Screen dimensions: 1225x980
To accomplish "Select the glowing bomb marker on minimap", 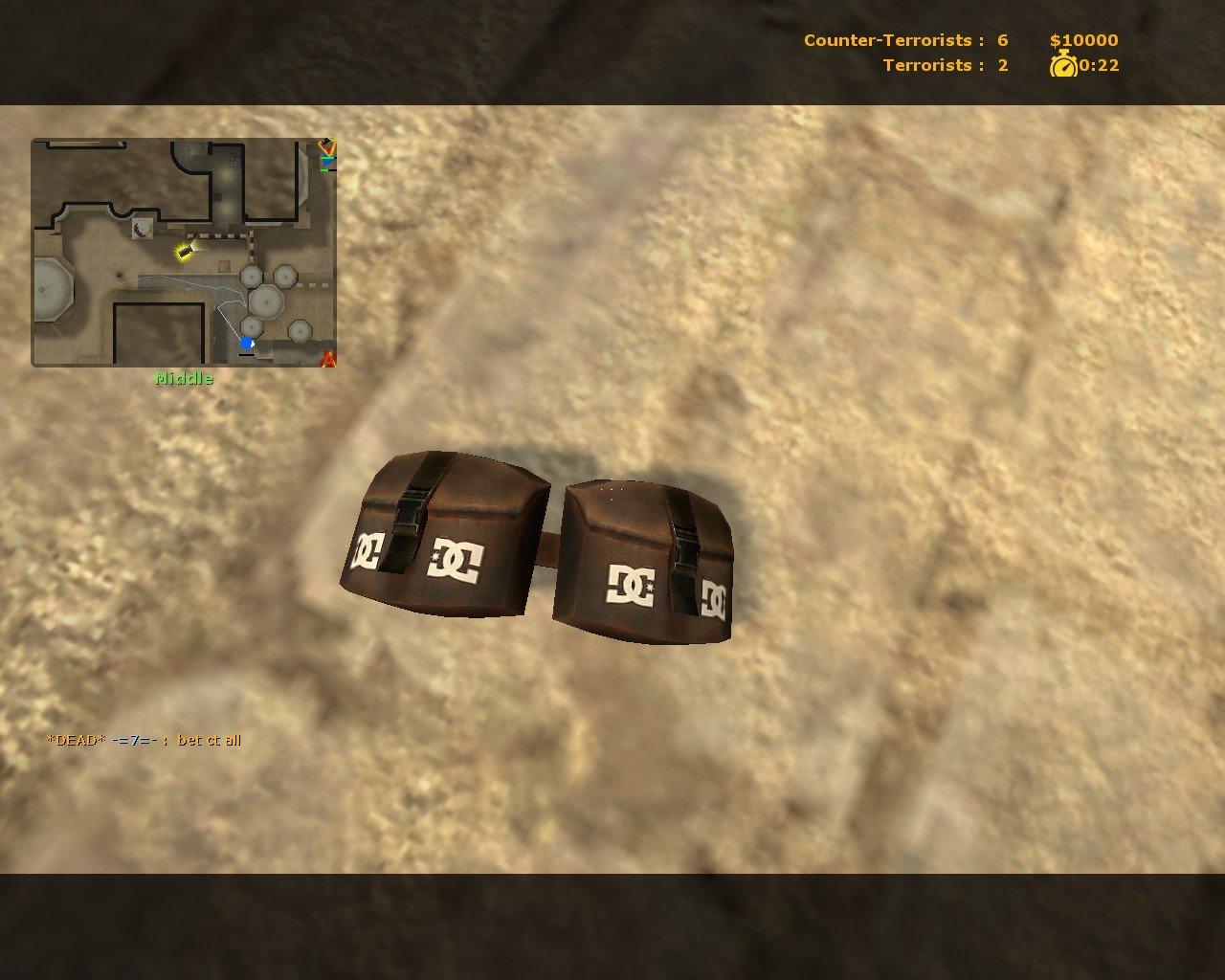I will 184,251.
